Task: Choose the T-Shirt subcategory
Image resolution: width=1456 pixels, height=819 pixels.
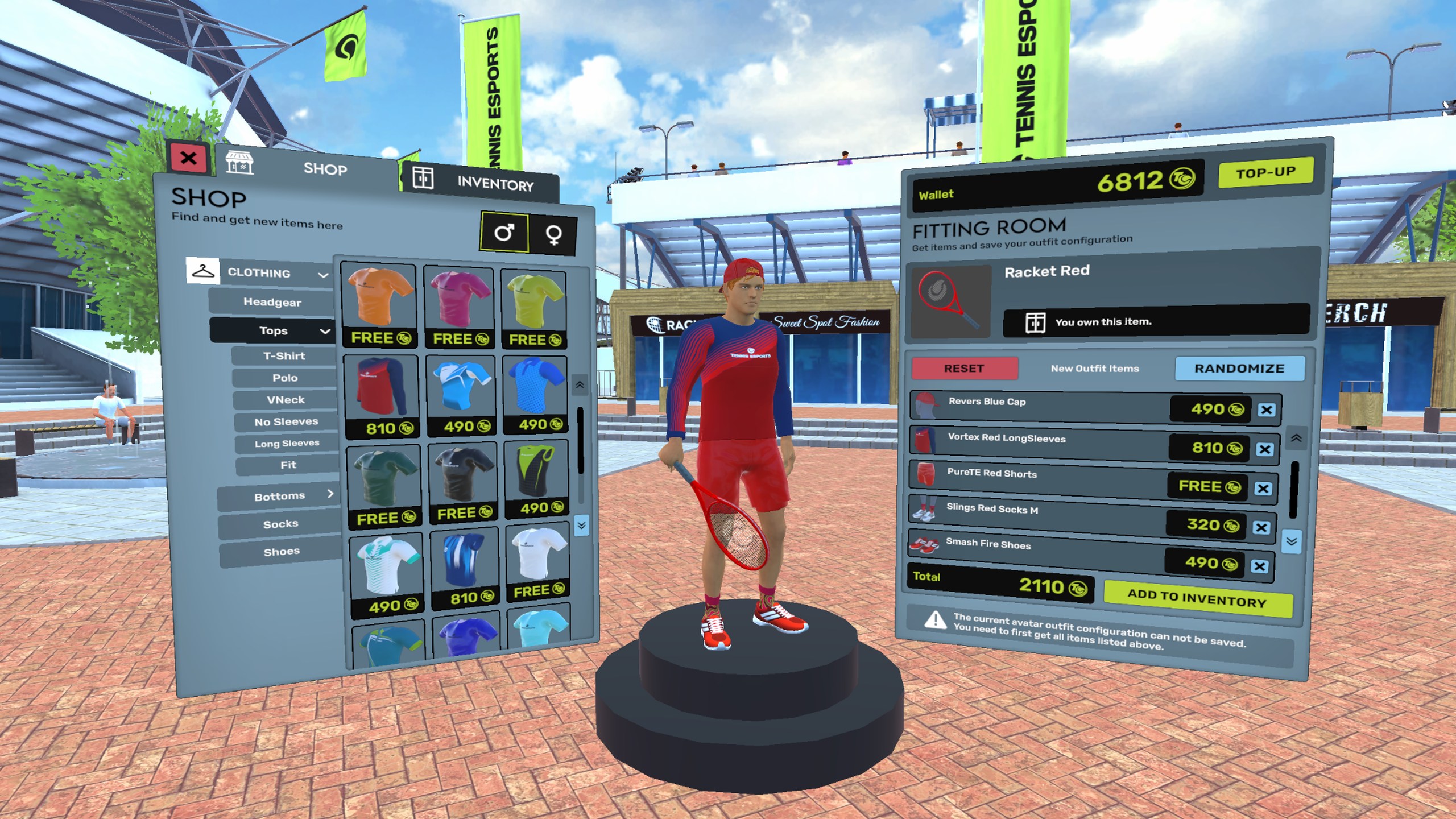Action: click(284, 356)
